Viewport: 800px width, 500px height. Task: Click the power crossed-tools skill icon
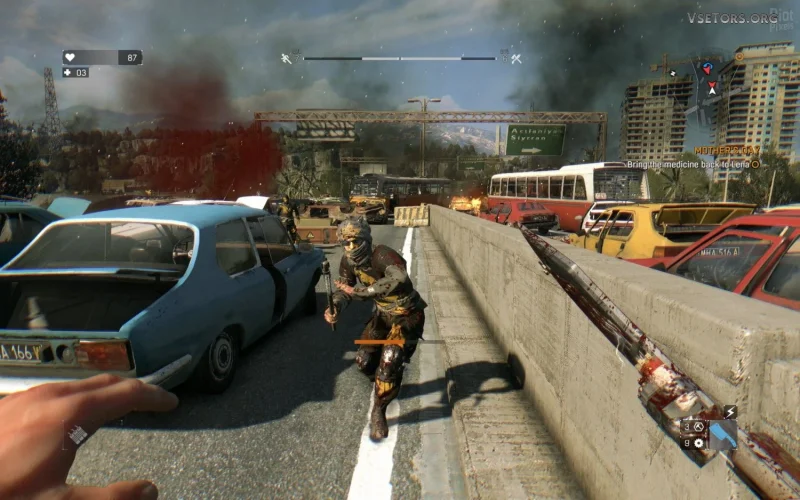tap(516, 58)
